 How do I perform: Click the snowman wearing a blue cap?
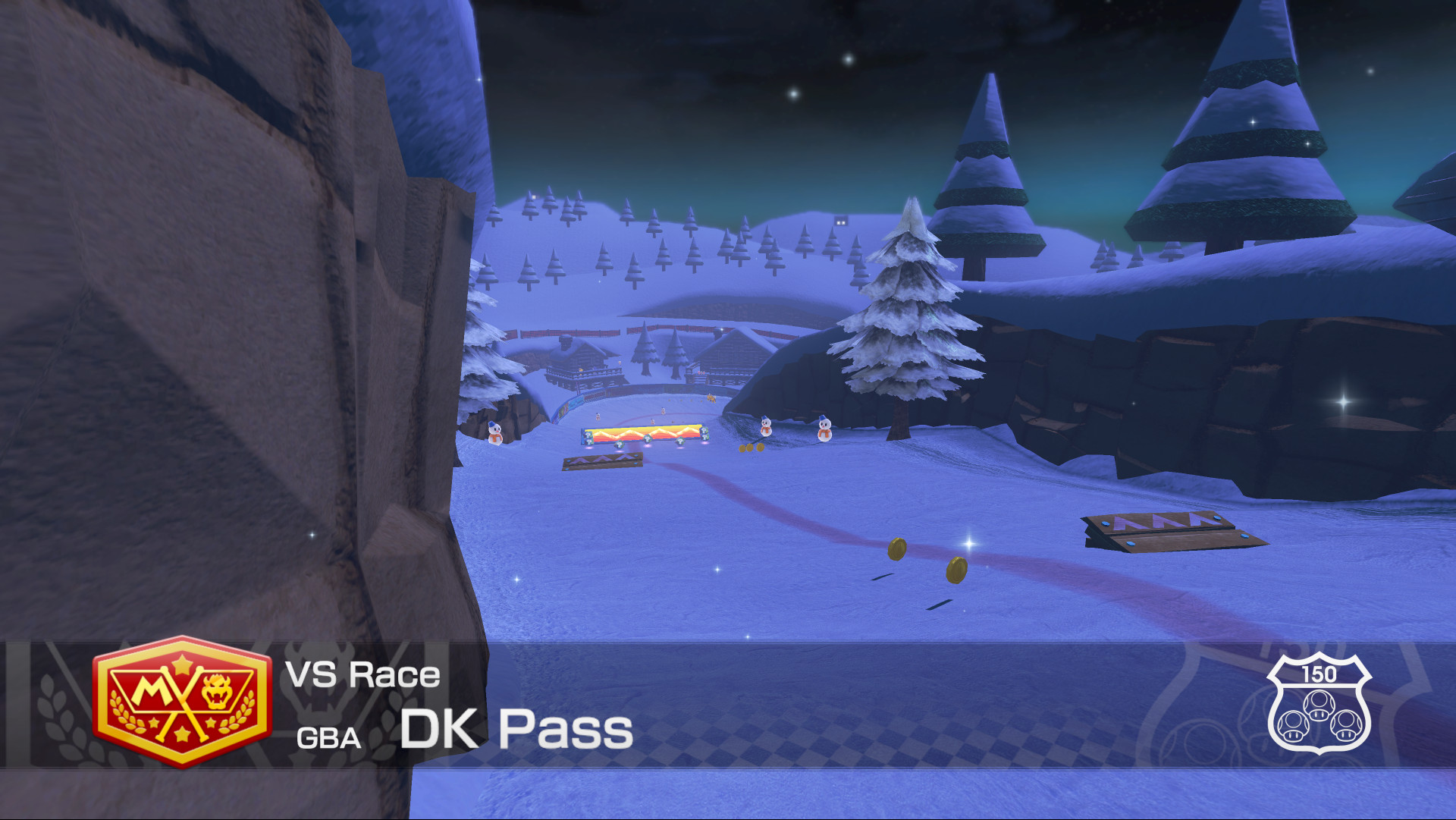tap(824, 429)
